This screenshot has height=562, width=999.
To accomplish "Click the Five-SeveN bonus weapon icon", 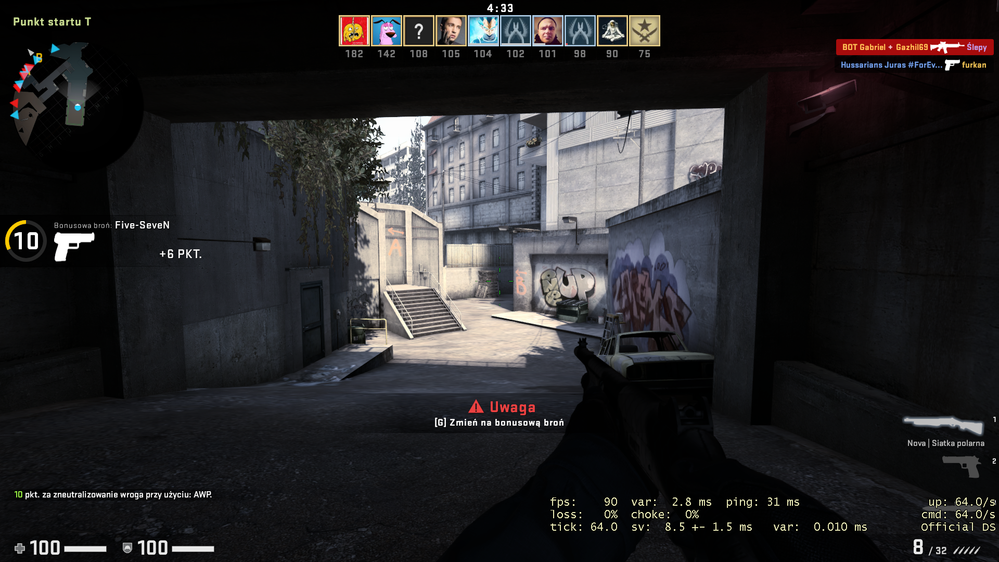I will pyautogui.click(x=73, y=245).
